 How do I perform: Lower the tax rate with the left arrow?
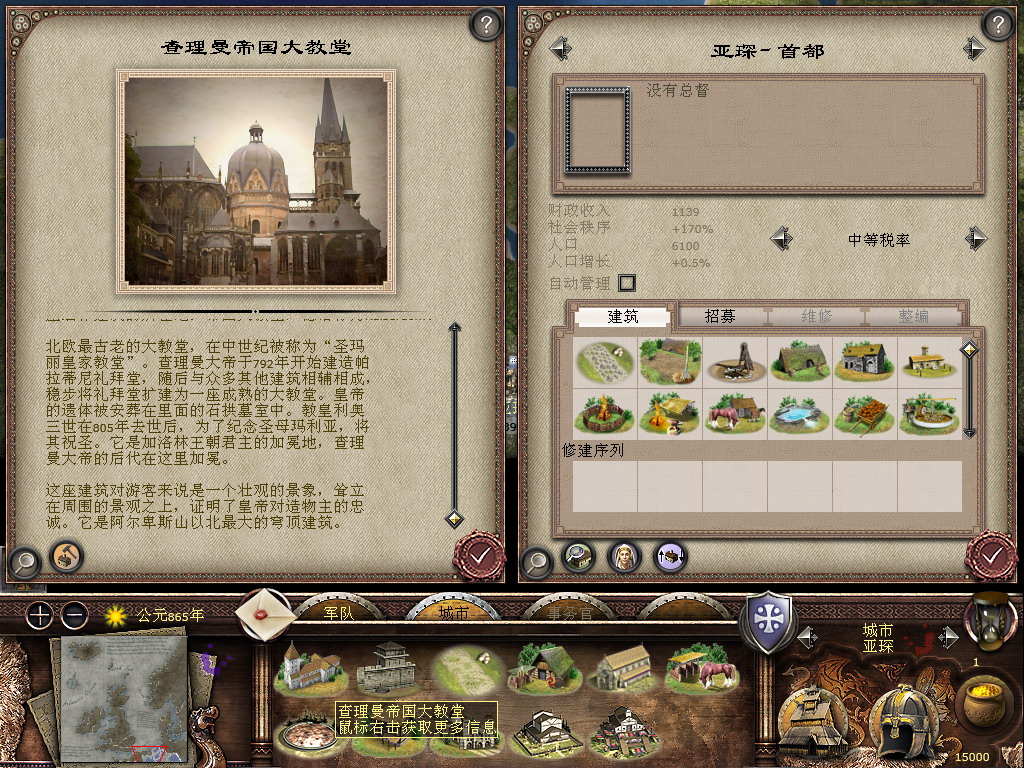pyautogui.click(x=781, y=239)
